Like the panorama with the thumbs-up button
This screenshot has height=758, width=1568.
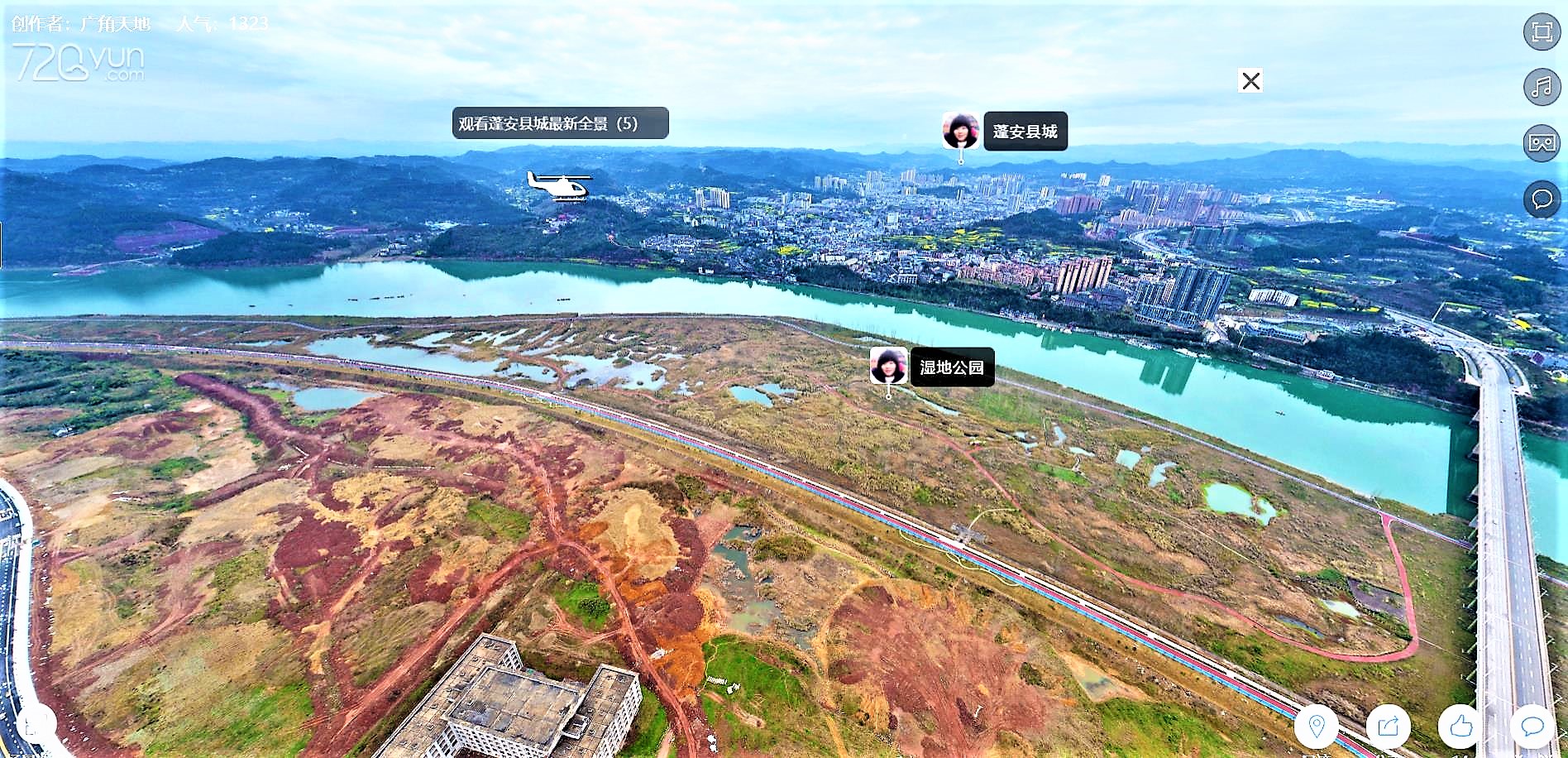click(x=1460, y=726)
